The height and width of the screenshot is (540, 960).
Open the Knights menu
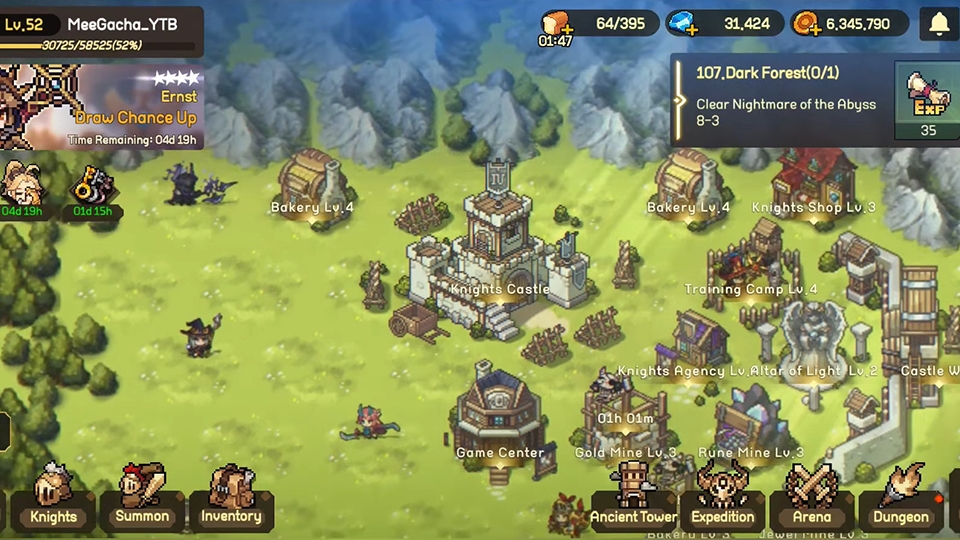53,497
